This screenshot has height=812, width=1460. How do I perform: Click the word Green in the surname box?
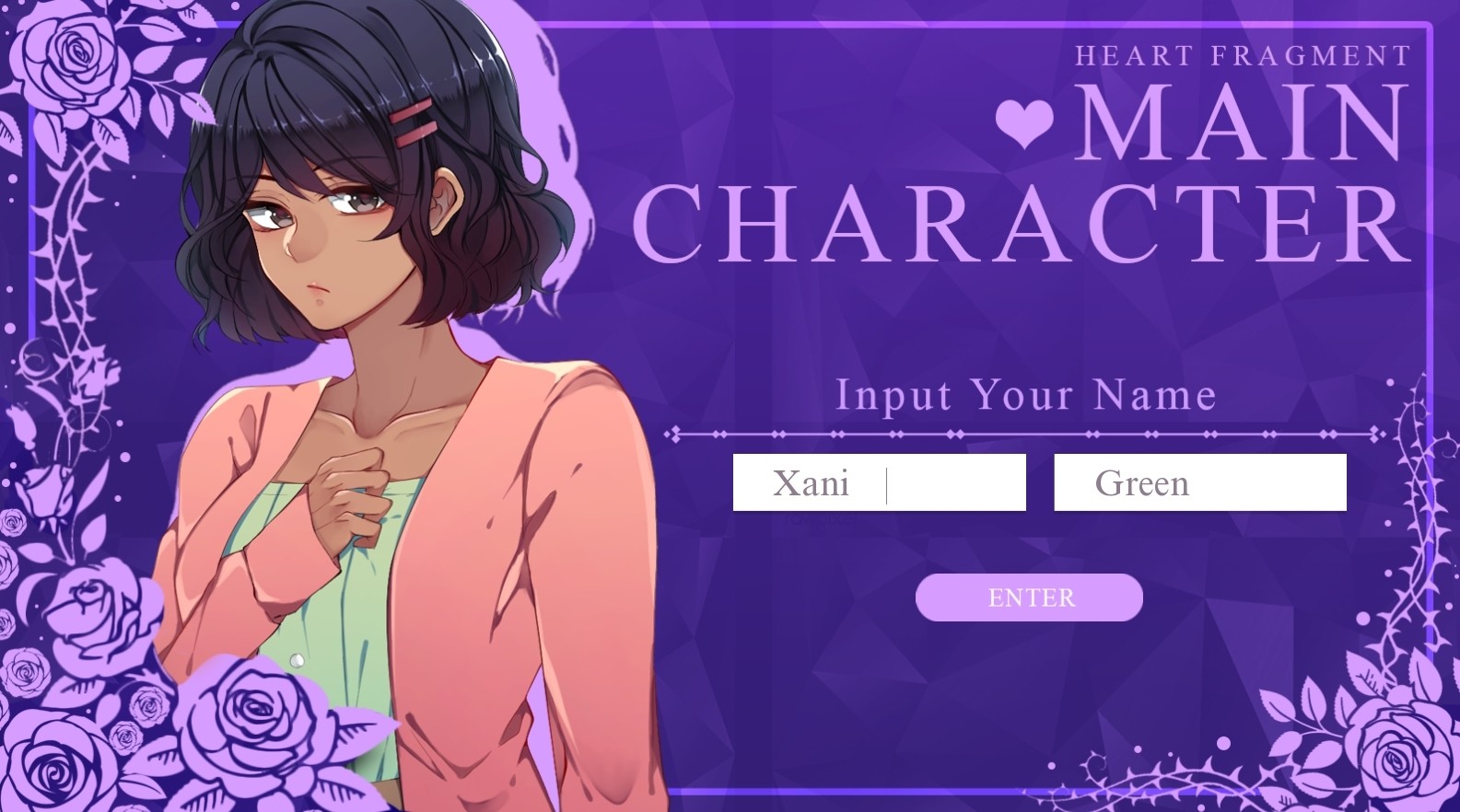(x=1144, y=483)
